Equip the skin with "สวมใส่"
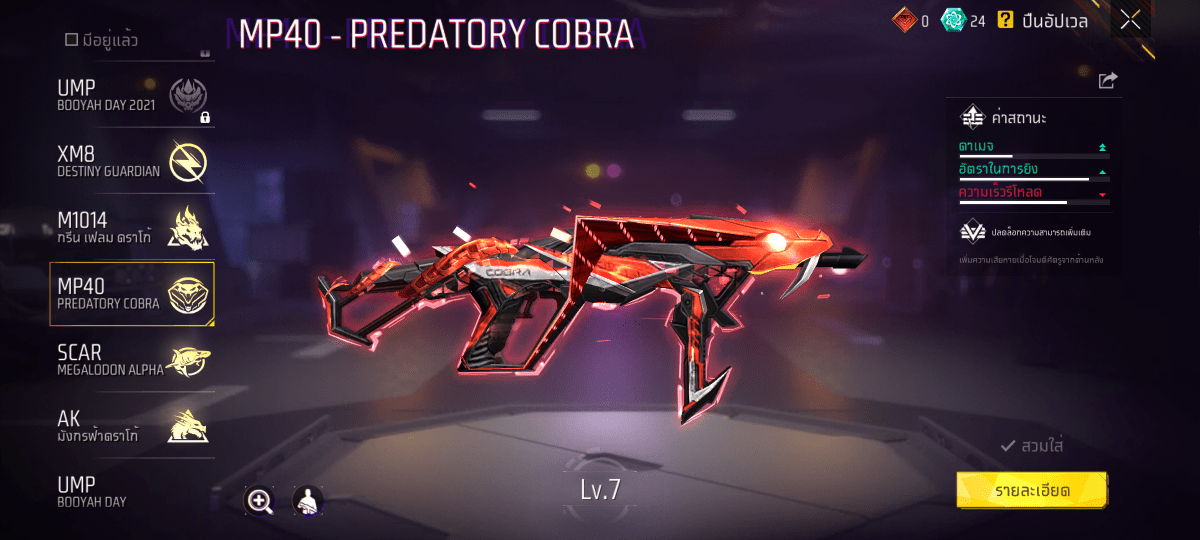This screenshot has width=1200, height=540. pos(1032,446)
